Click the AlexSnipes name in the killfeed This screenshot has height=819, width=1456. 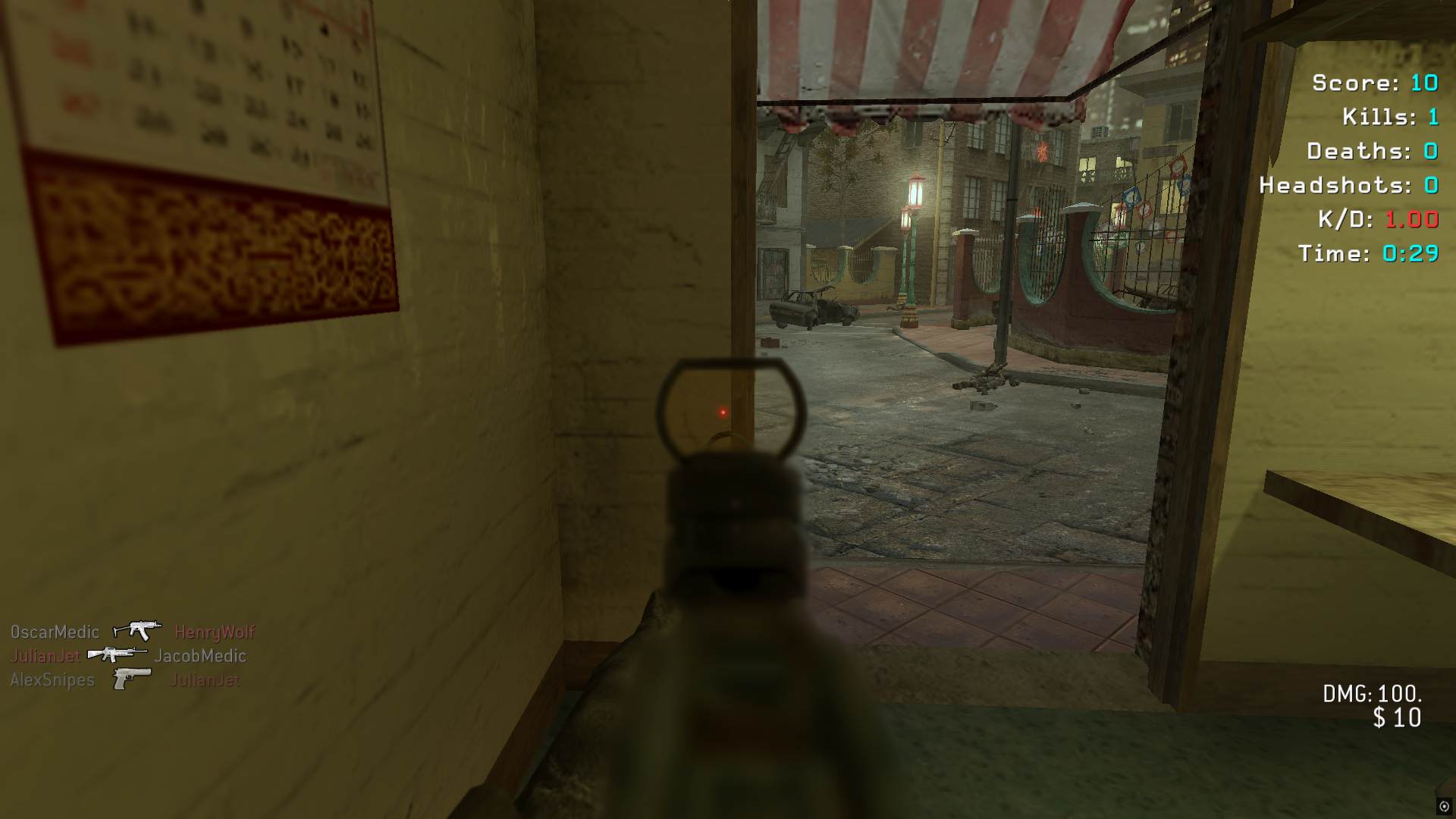[52, 679]
